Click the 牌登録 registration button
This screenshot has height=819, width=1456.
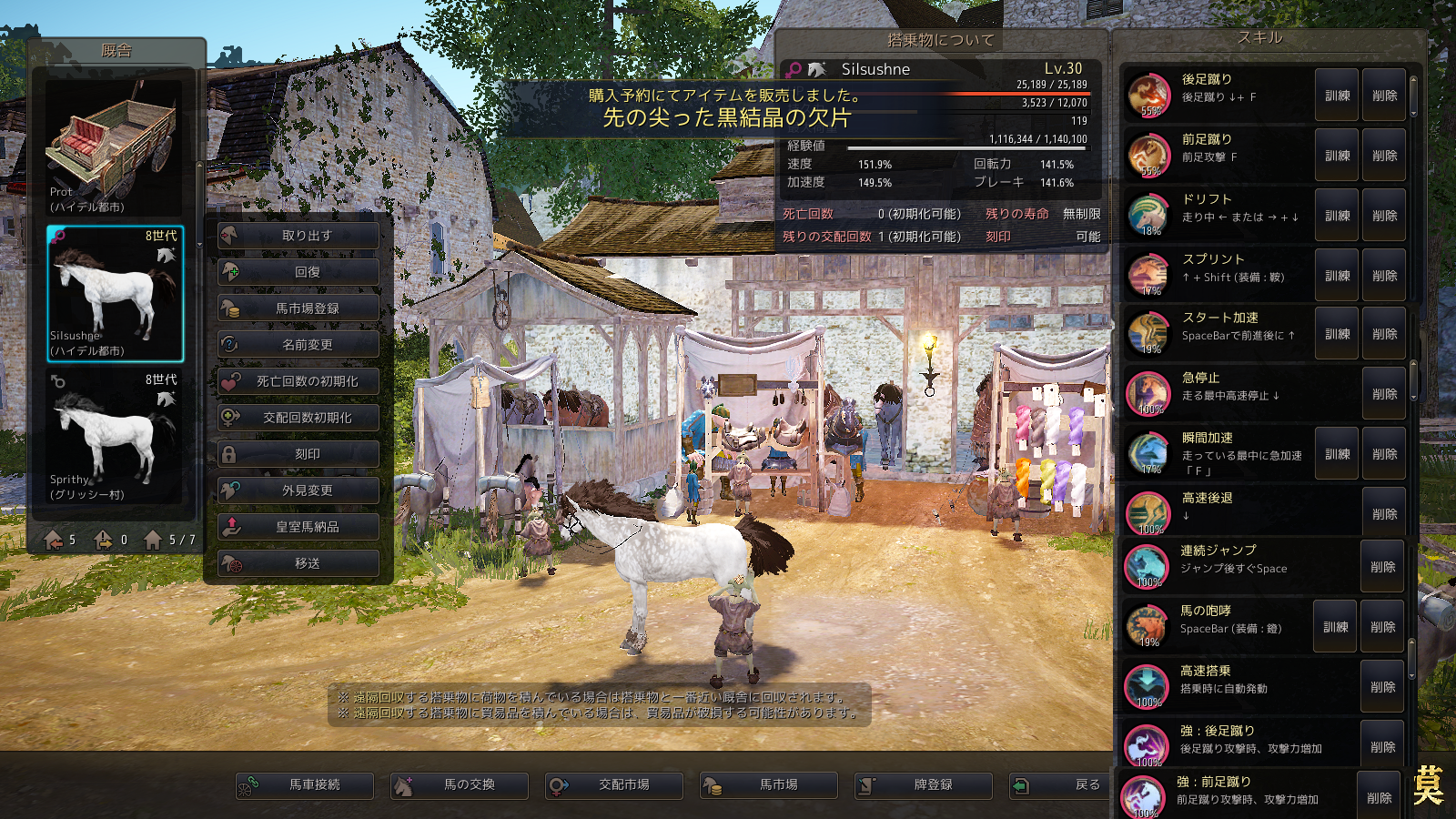pos(924,784)
